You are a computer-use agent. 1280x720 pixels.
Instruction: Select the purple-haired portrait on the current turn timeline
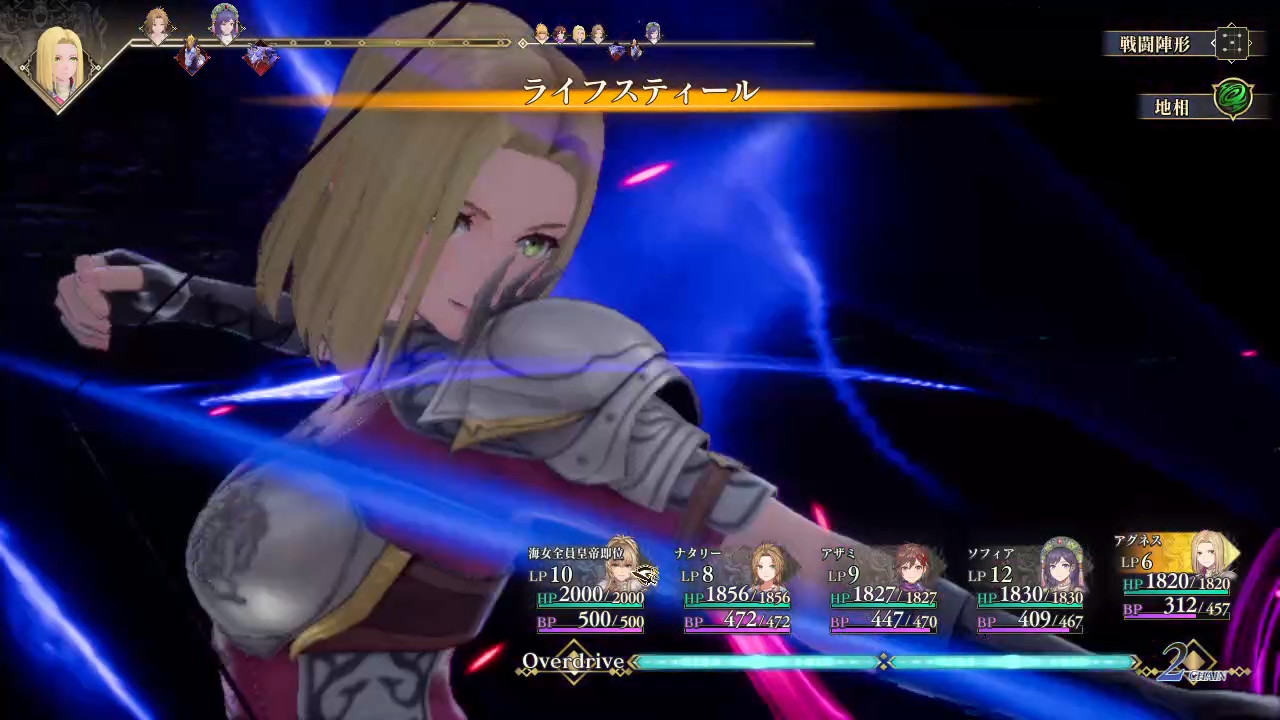(x=225, y=22)
